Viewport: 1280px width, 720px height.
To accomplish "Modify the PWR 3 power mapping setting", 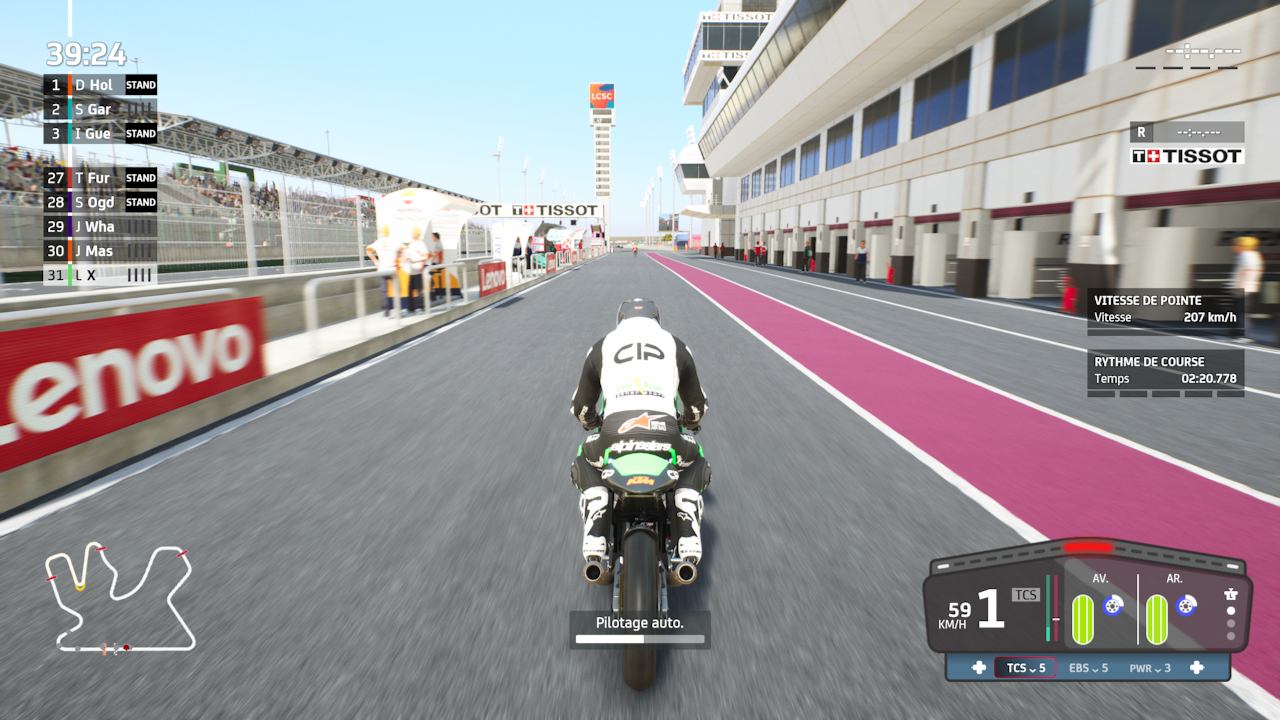I will click(1149, 668).
